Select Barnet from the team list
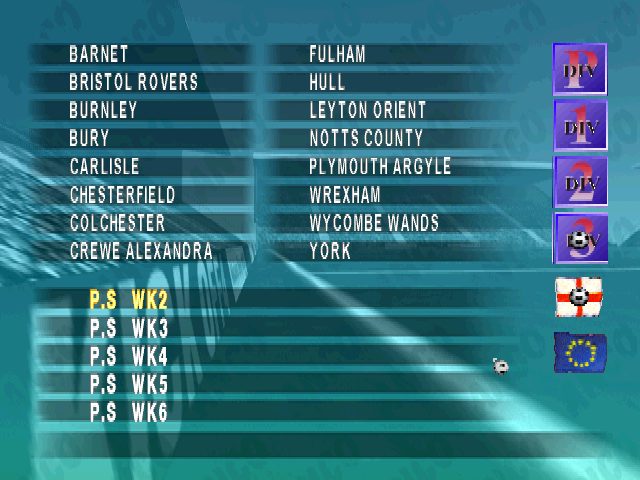 pos(99,54)
